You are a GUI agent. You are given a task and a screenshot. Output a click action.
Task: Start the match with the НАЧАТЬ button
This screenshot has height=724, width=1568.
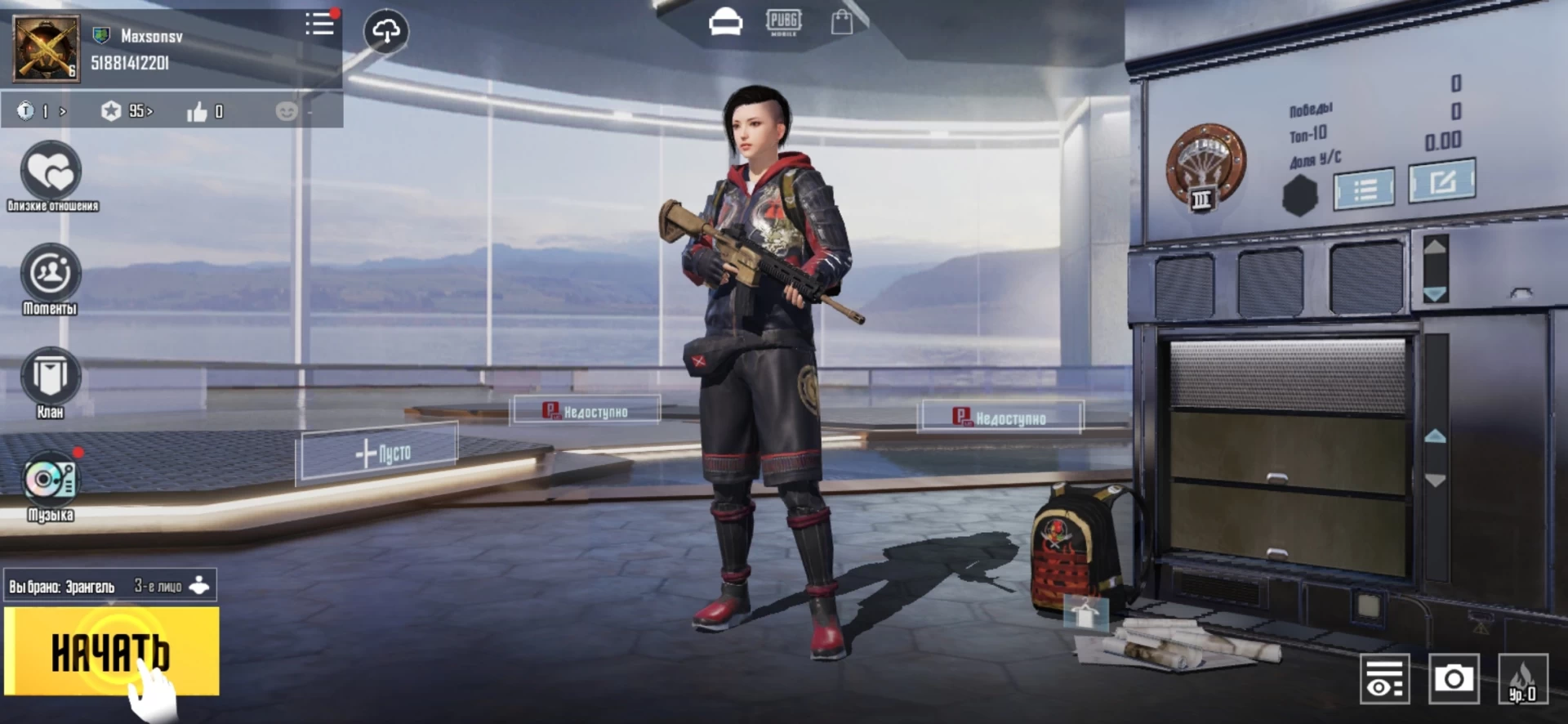coord(112,650)
